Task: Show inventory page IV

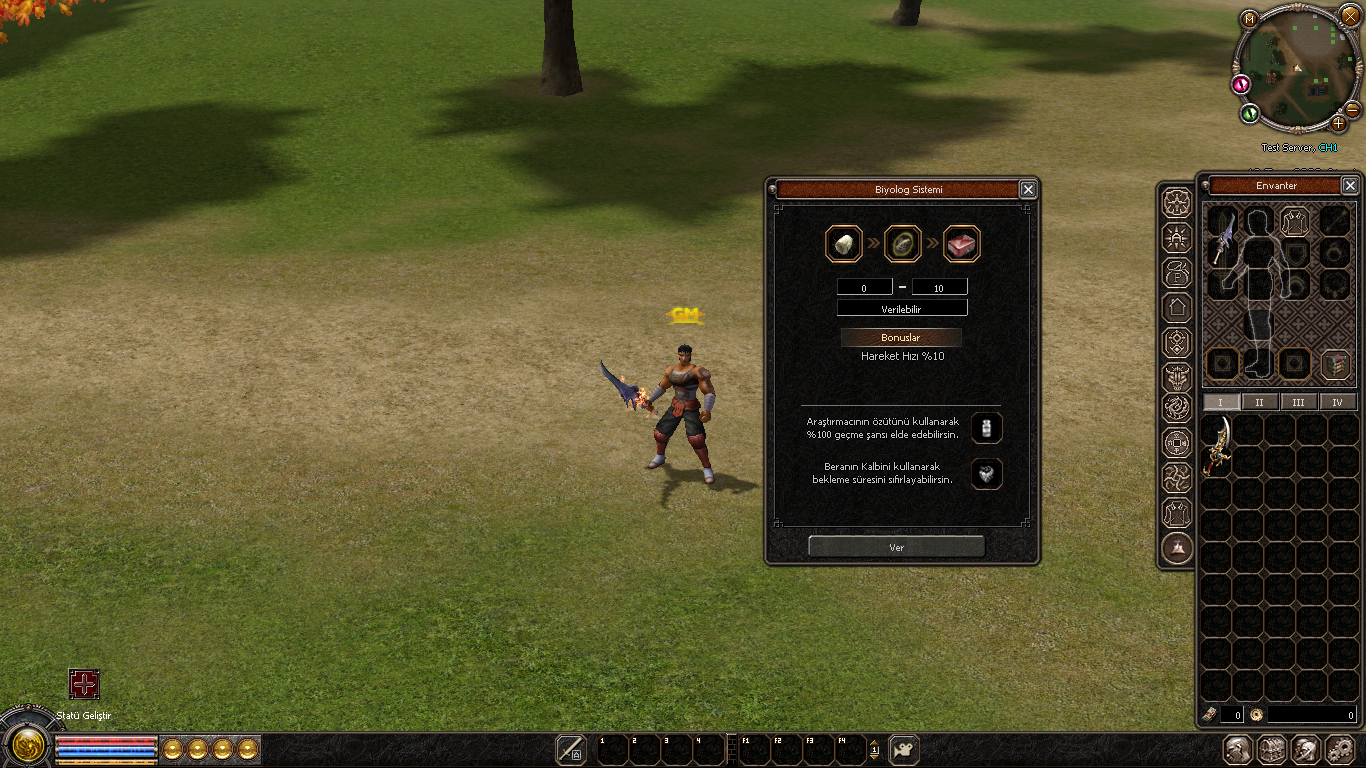Action: (1337, 402)
